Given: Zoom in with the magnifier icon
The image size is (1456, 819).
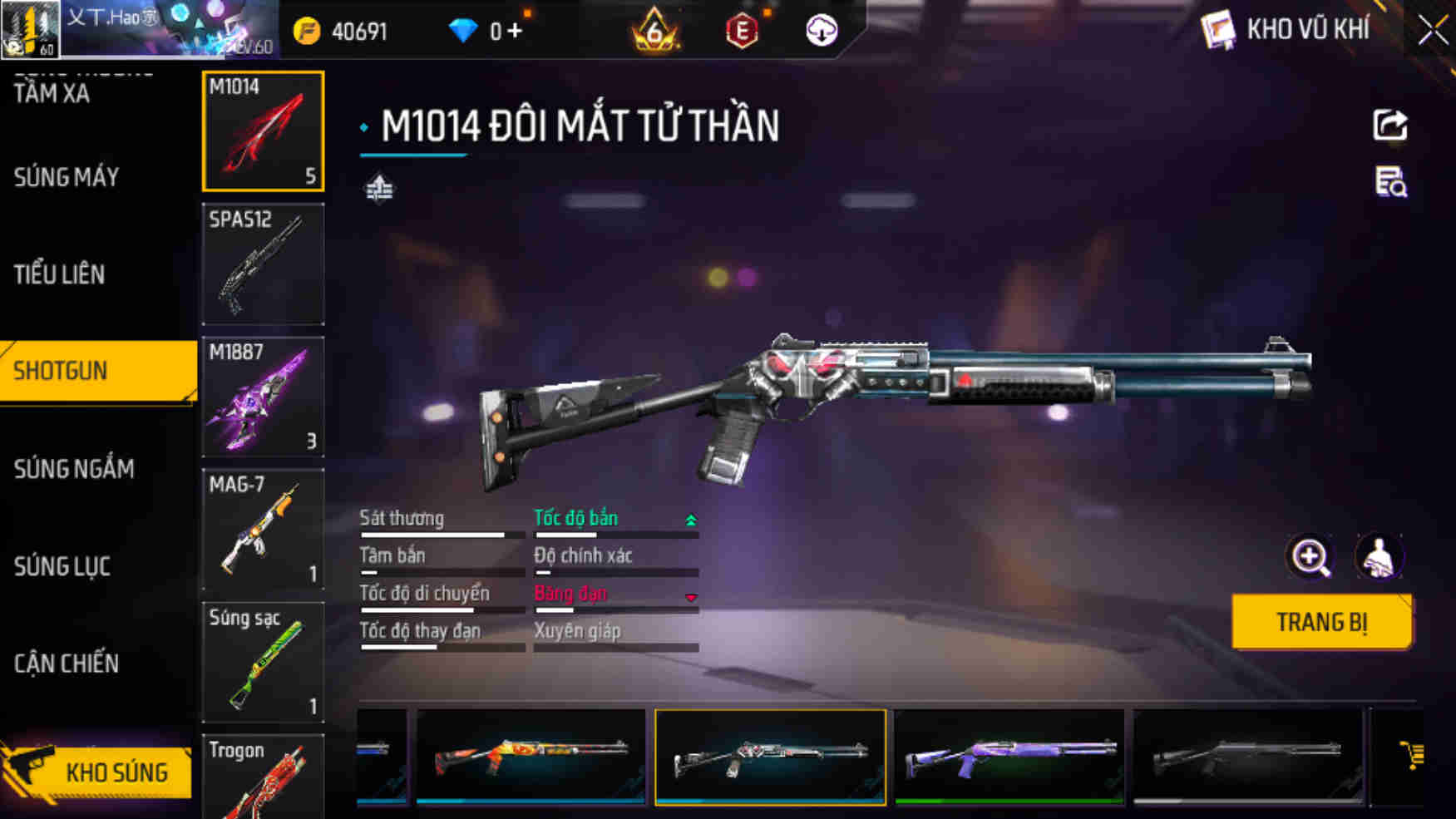Looking at the screenshot, I should pyautogui.click(x=1310, y=557).
